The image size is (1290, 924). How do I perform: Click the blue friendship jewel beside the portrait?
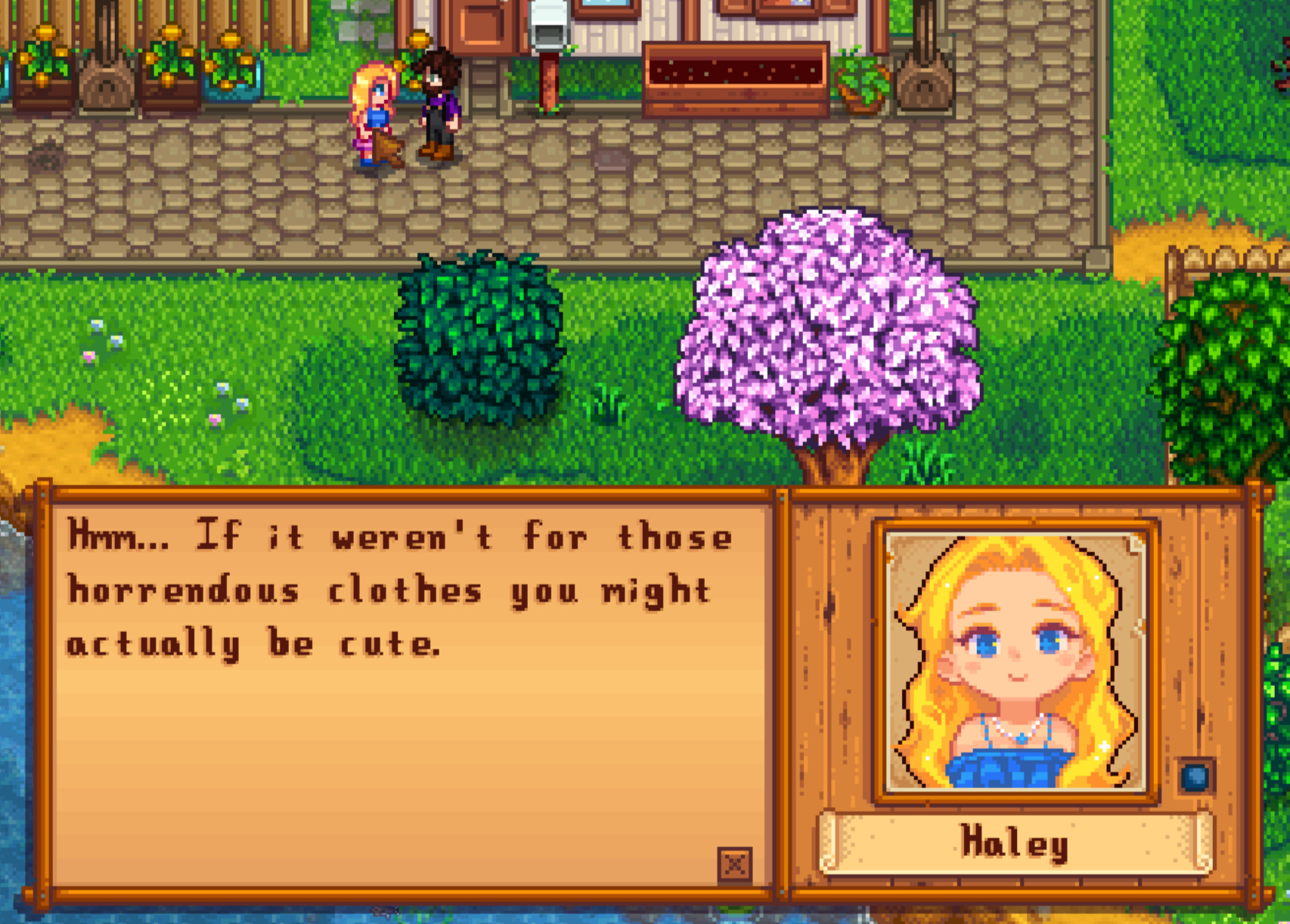(x=1195, y=777)
